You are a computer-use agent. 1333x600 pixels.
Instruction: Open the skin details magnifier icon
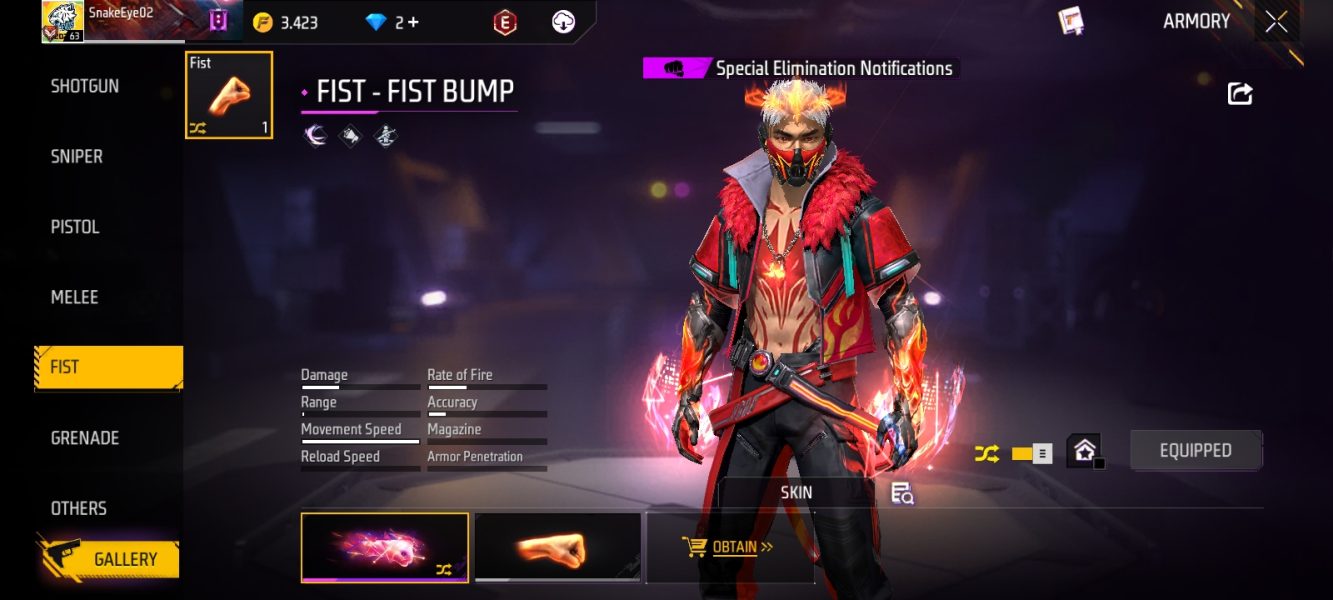(x=902, y=492)
